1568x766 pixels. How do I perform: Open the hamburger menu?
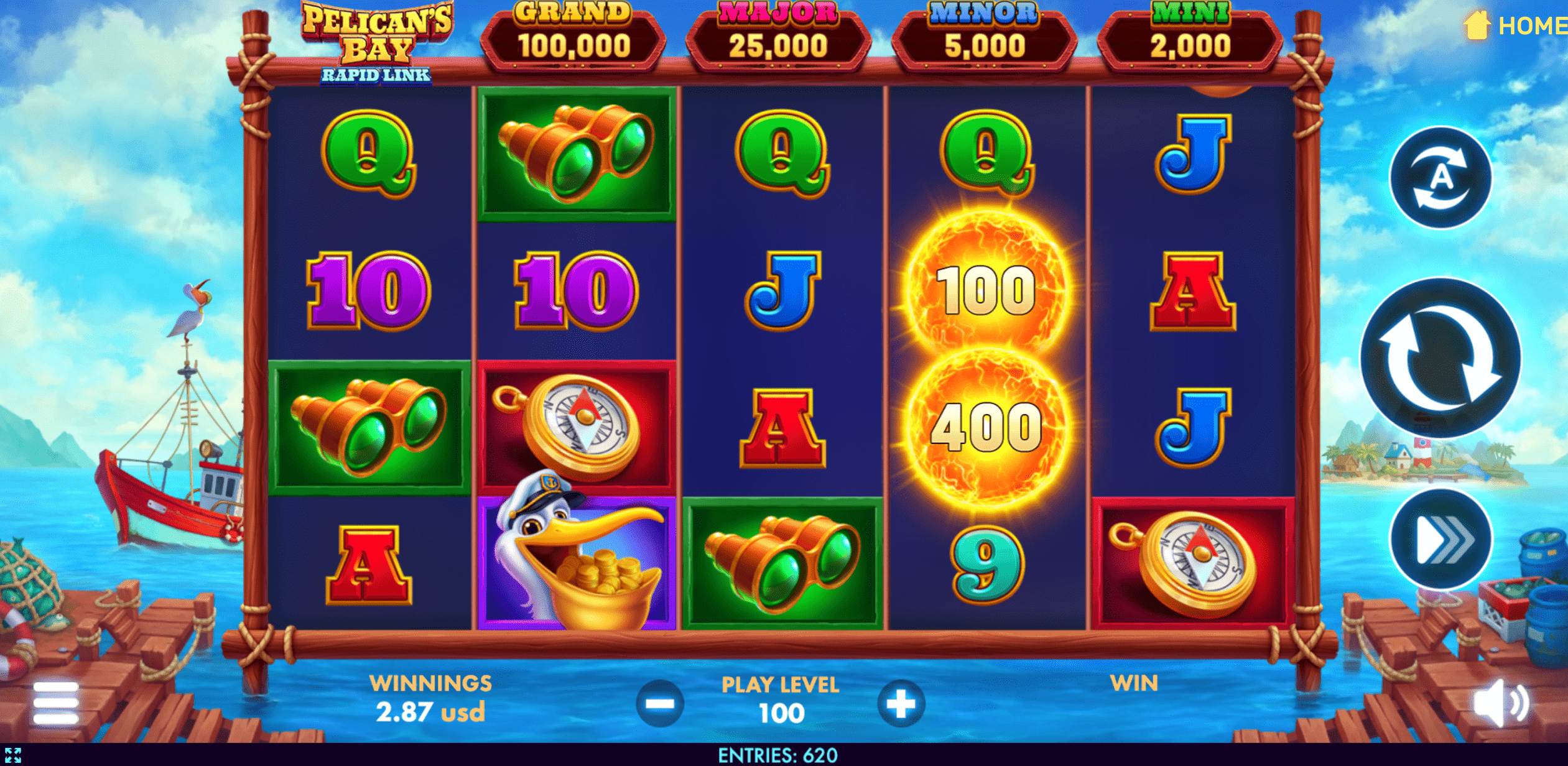pyautogui.click(x=56, y=703)
